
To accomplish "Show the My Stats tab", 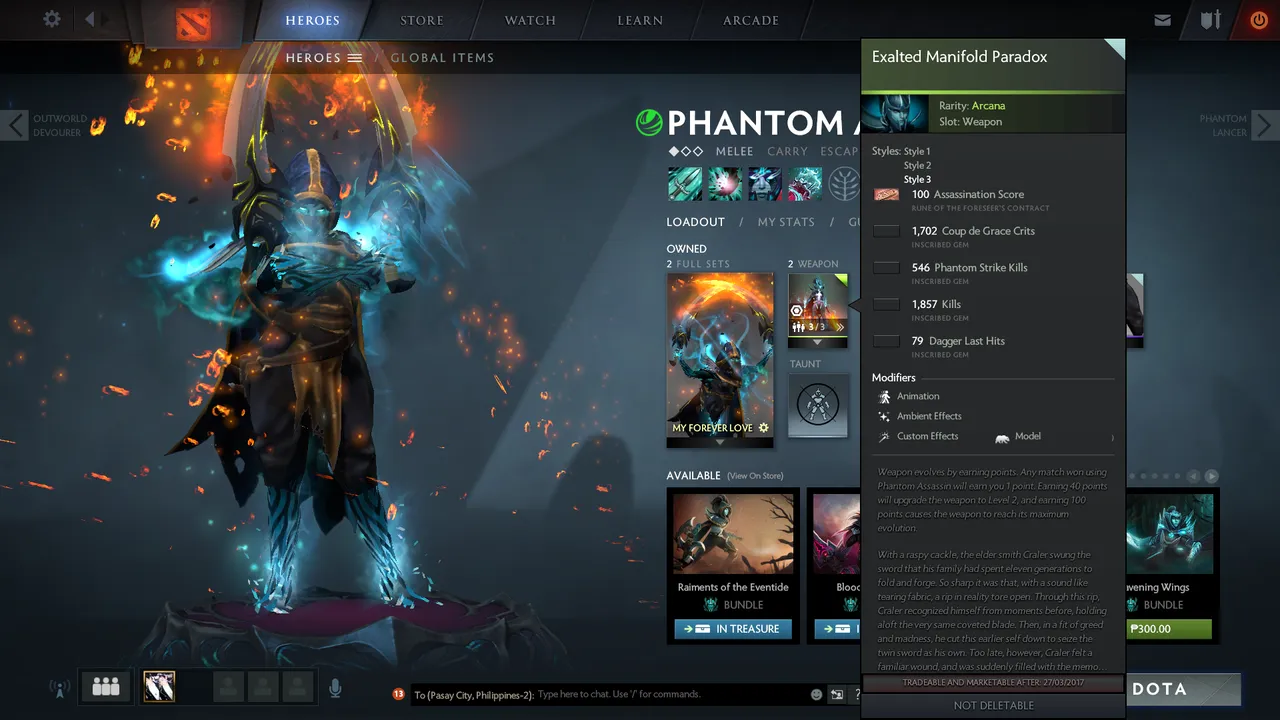I will 786,222.
